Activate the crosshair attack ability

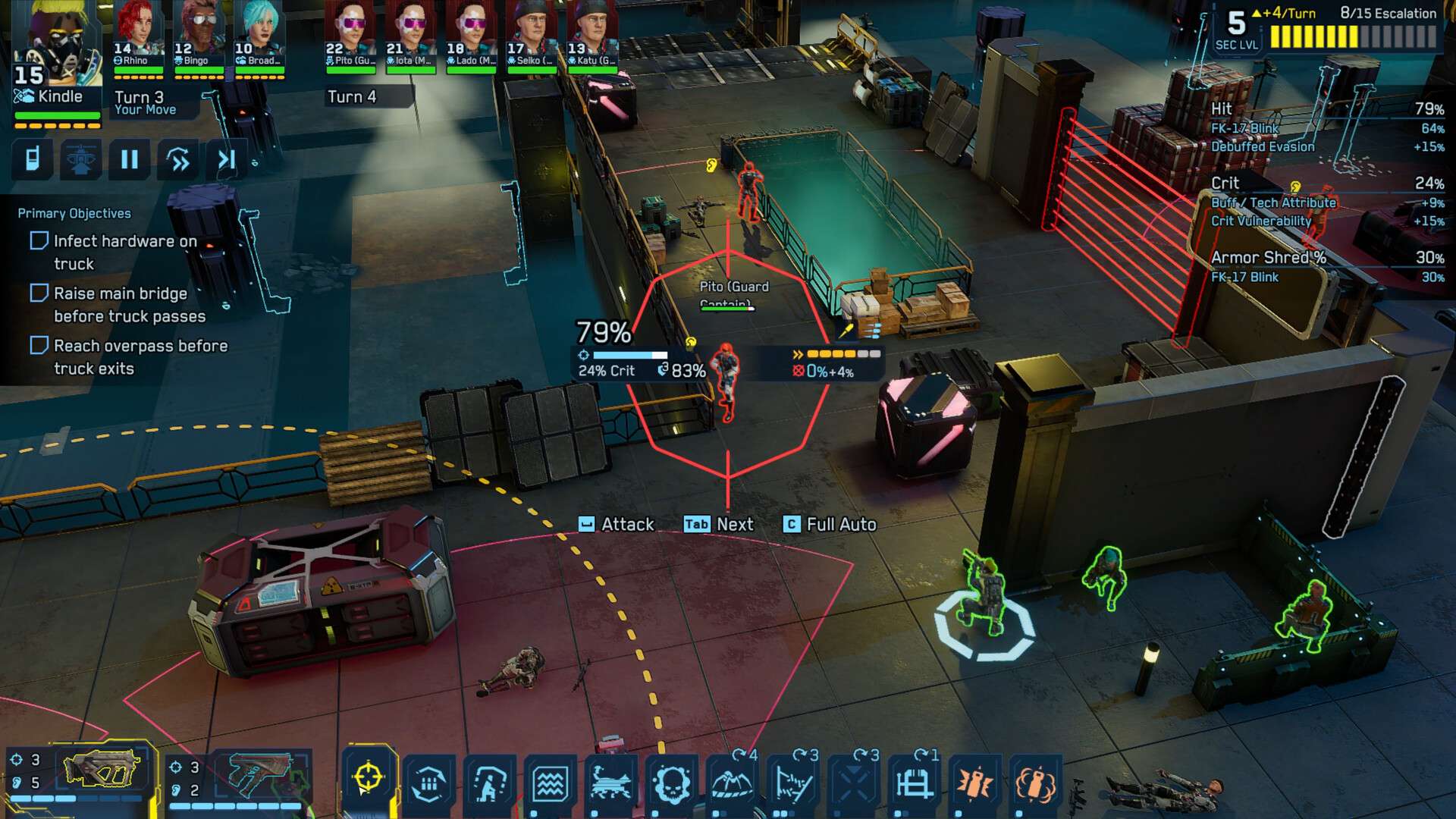[368, 780]
